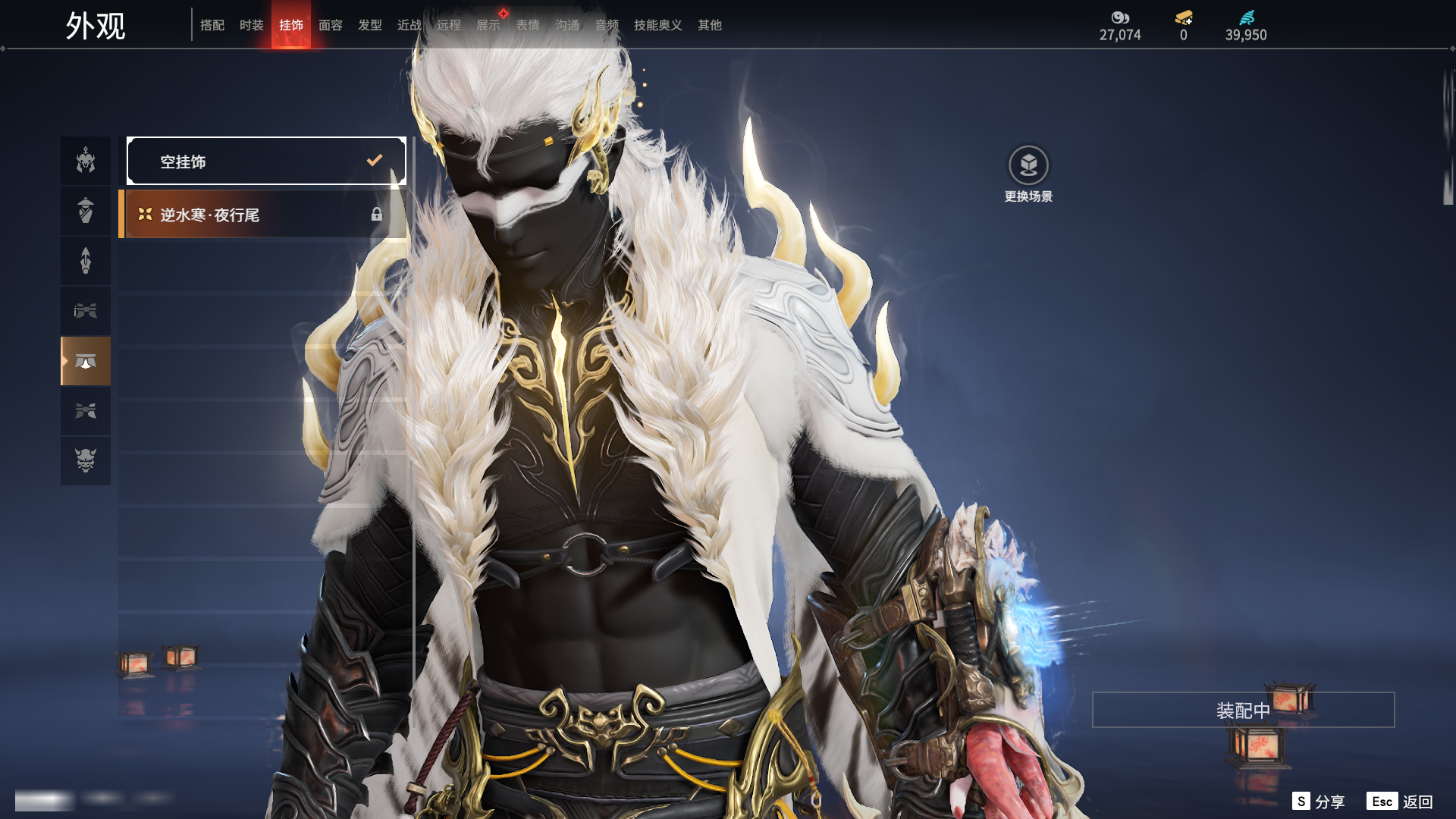
Task: Switch to the 远程 tab
Action: [x=448, y=25]
